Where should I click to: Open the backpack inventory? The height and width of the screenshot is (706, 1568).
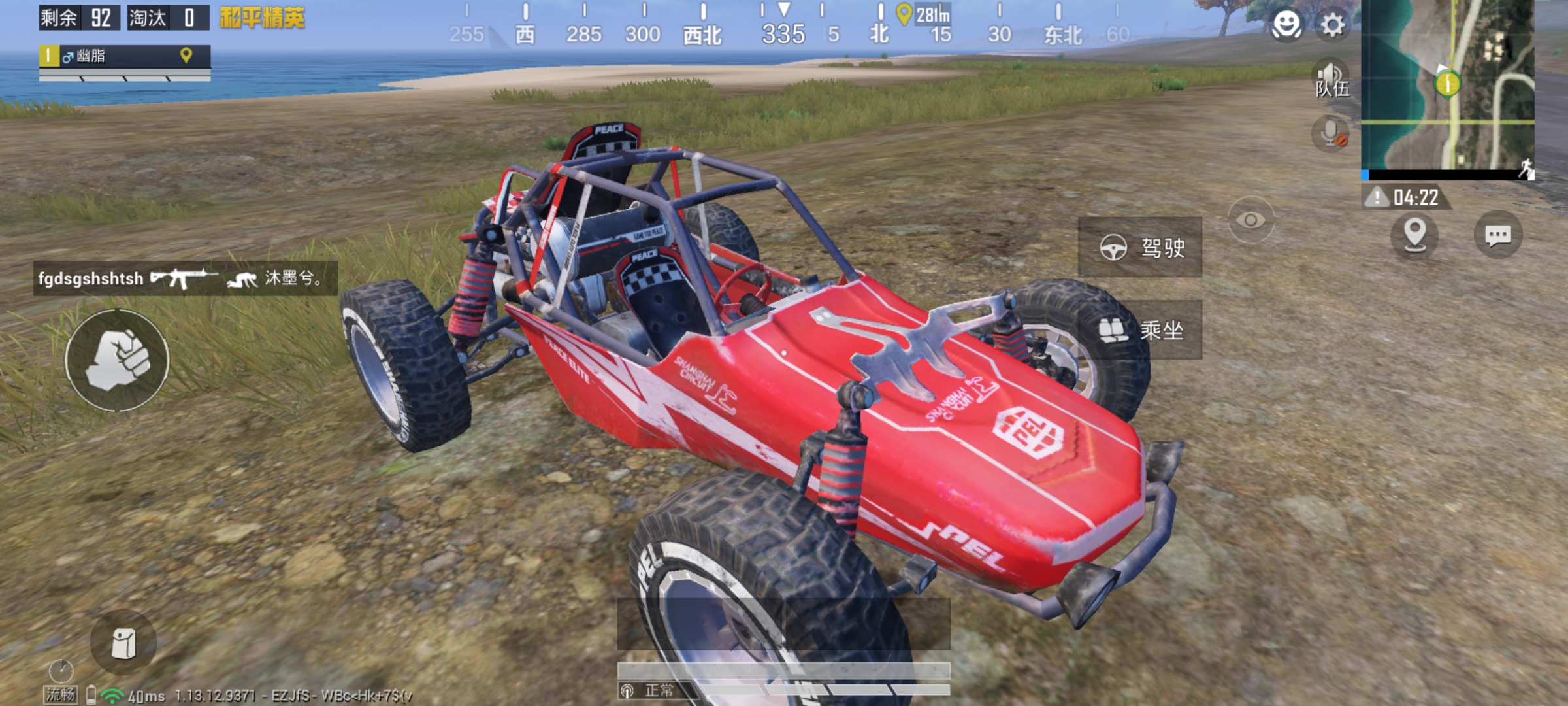[123, 643]
